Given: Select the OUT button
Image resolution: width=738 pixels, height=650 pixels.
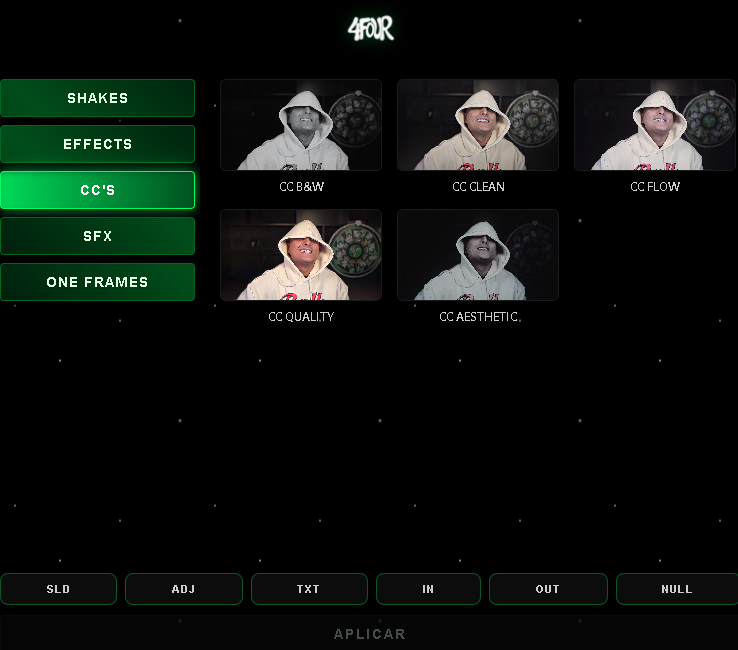Looking at the screenshot, I should point(548,589).
